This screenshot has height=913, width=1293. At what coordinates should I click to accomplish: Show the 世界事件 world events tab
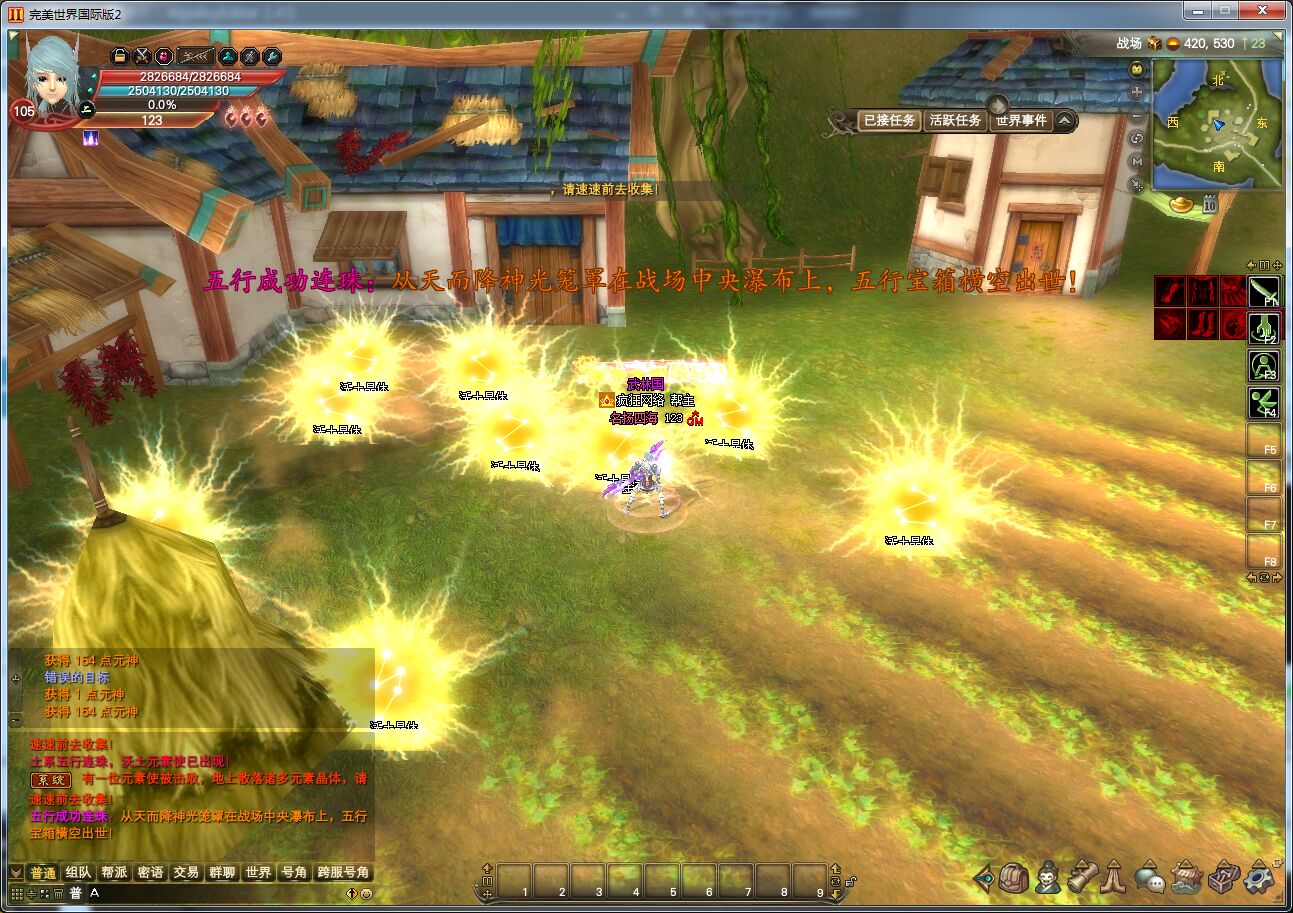click(1020, 121)
